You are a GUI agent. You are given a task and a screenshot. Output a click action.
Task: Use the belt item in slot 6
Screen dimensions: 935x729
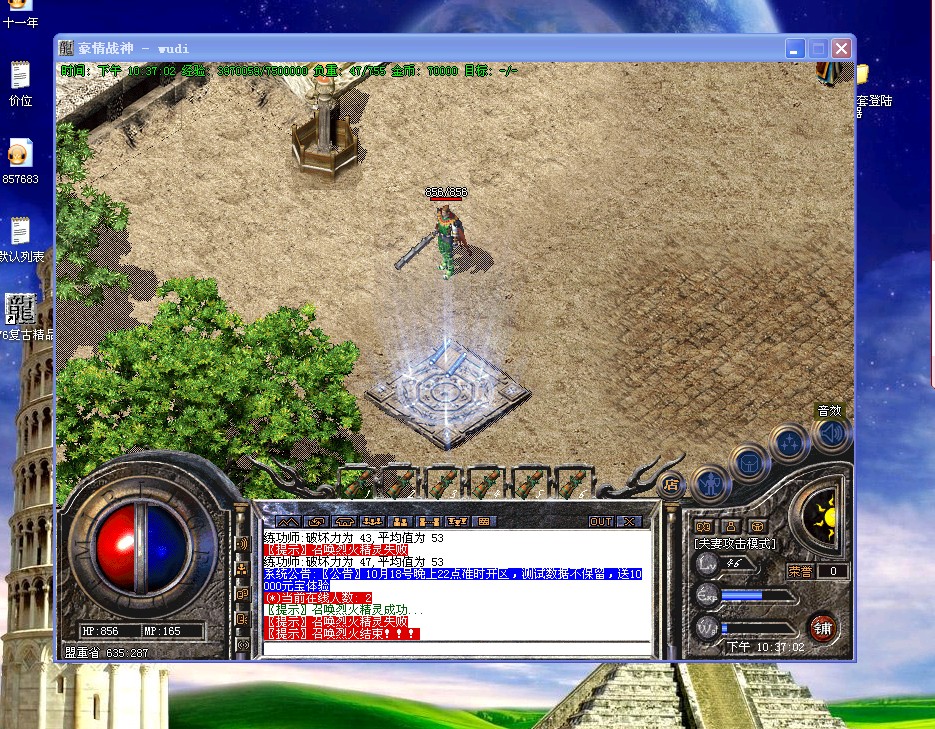571,482
